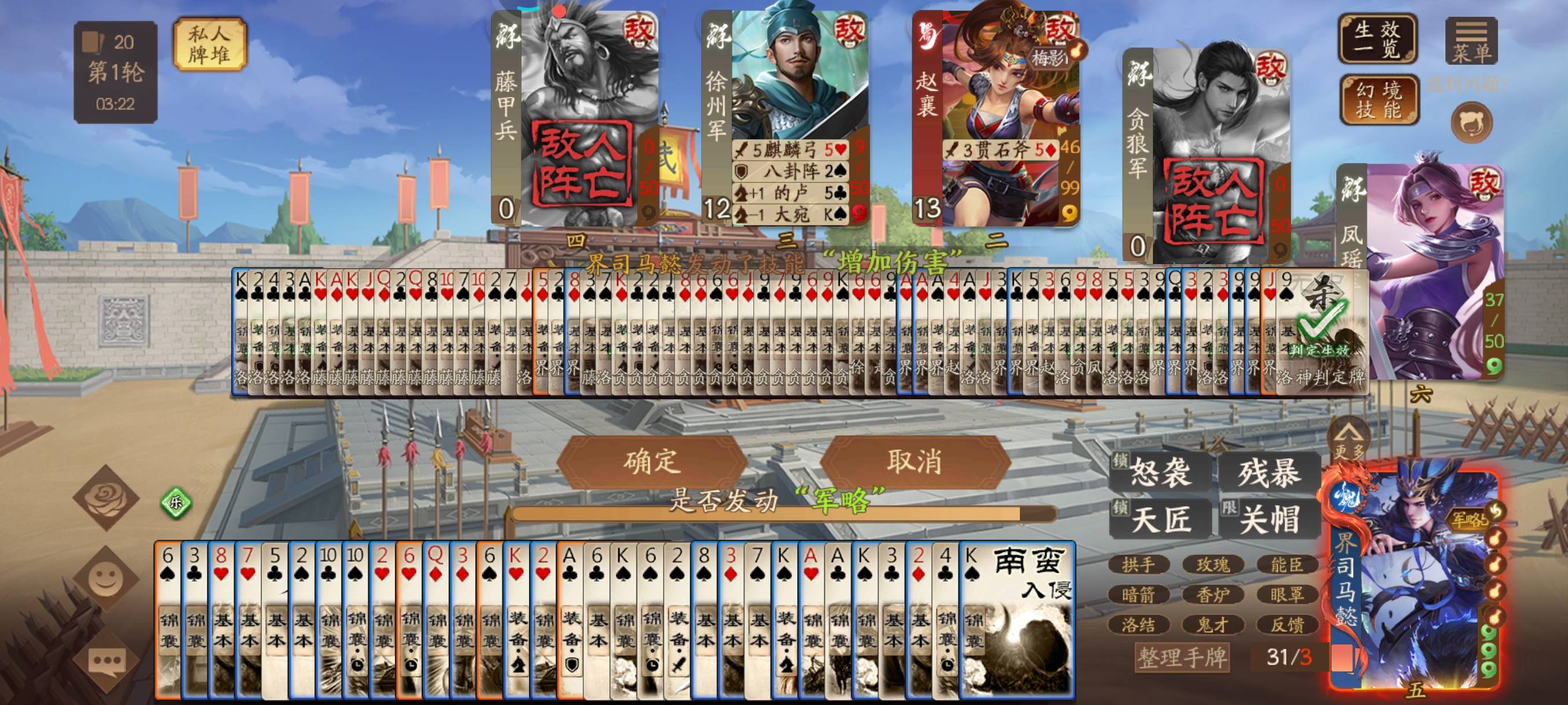Send the 拱手 emote

point(1138,565)
